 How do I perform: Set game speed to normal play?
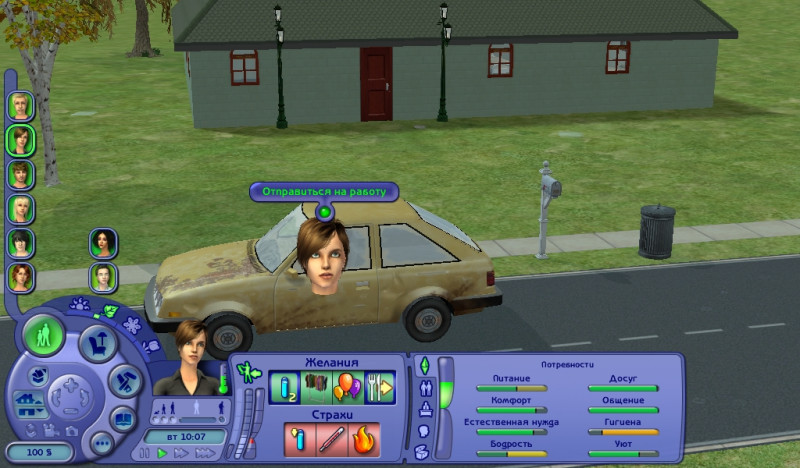coord(162,453)
